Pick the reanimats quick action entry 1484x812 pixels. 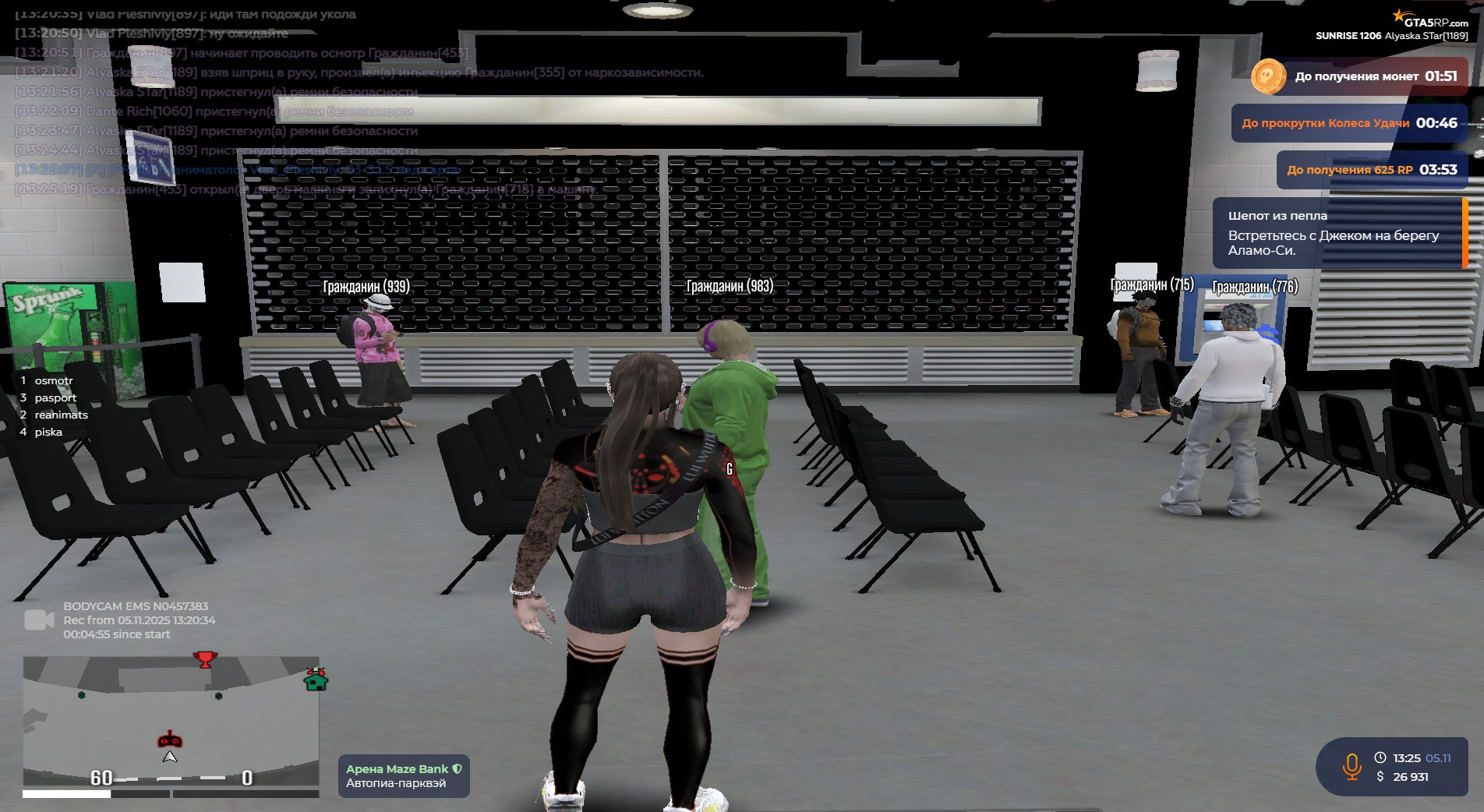click(x=61, y=415)
